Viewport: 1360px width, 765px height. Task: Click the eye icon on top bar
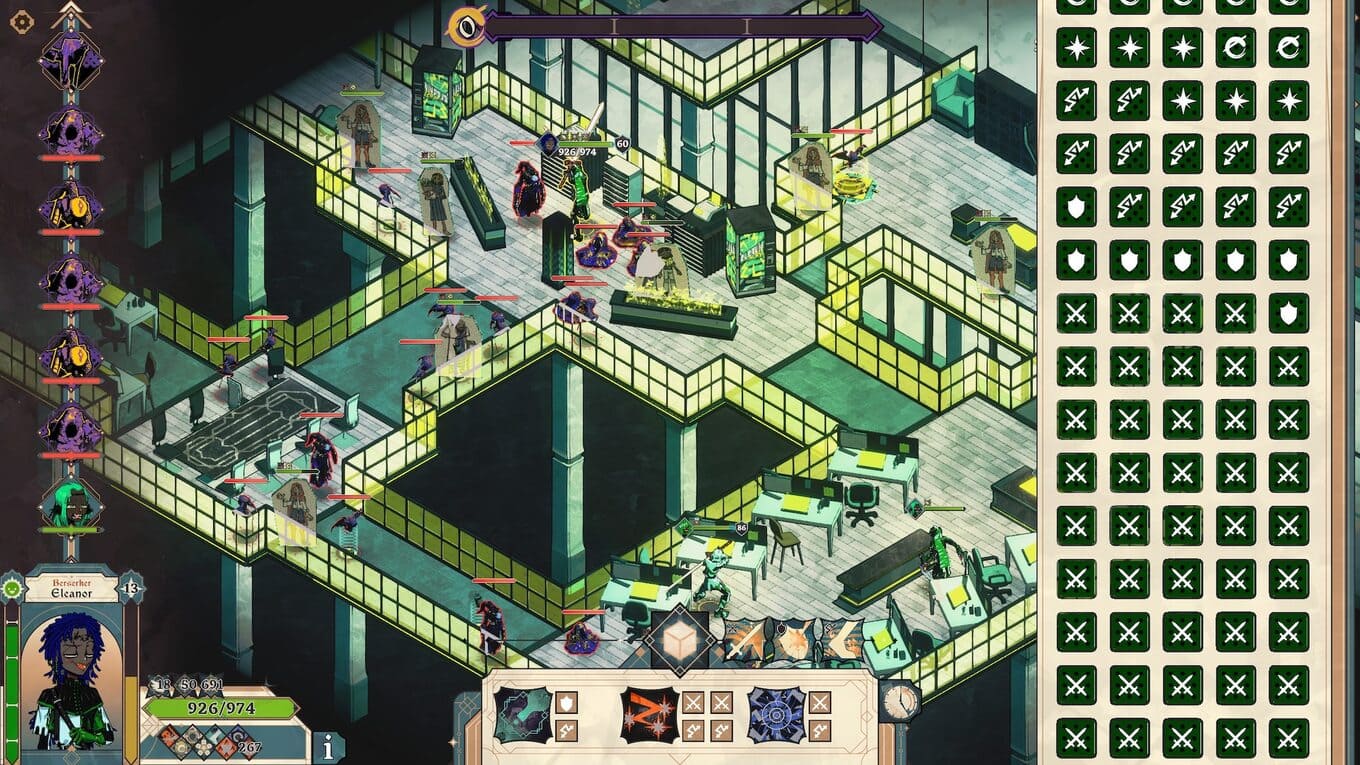pyautogui.click(x=466, y=27)
